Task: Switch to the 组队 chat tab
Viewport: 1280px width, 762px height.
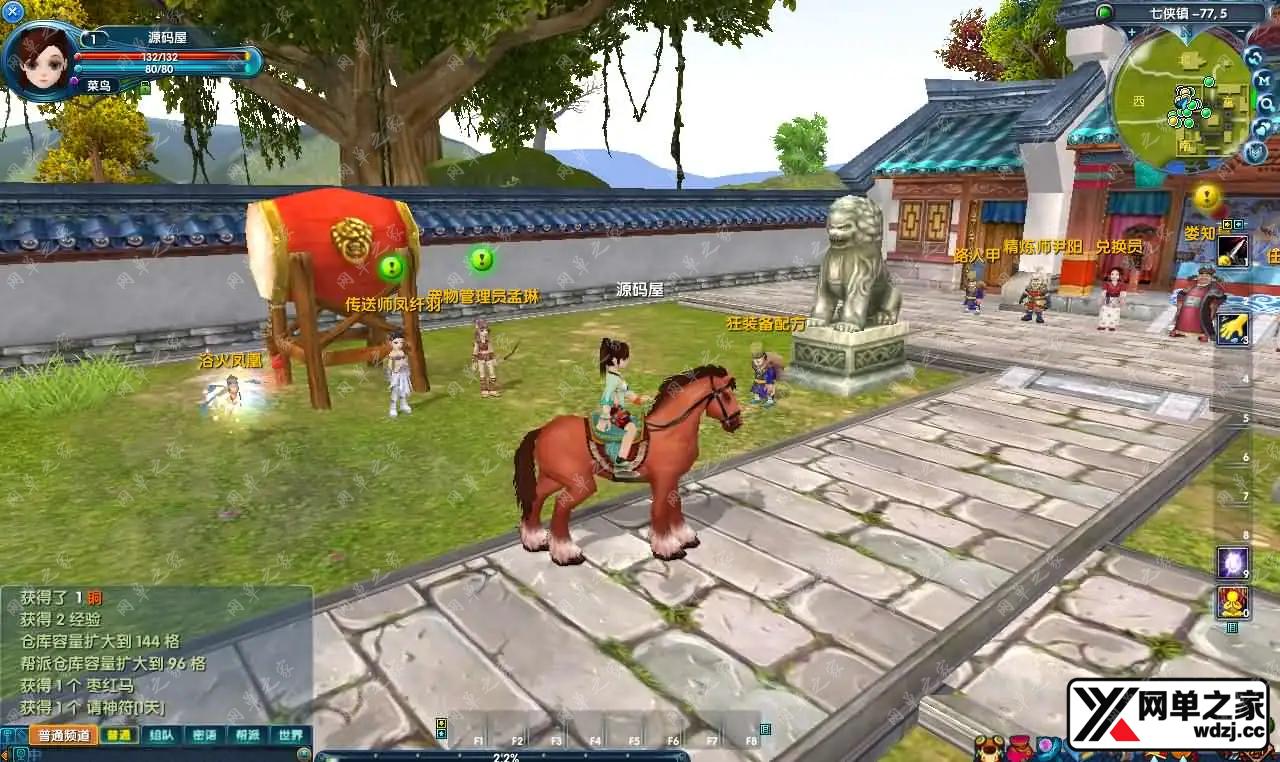Action: (x=161, y=735)
